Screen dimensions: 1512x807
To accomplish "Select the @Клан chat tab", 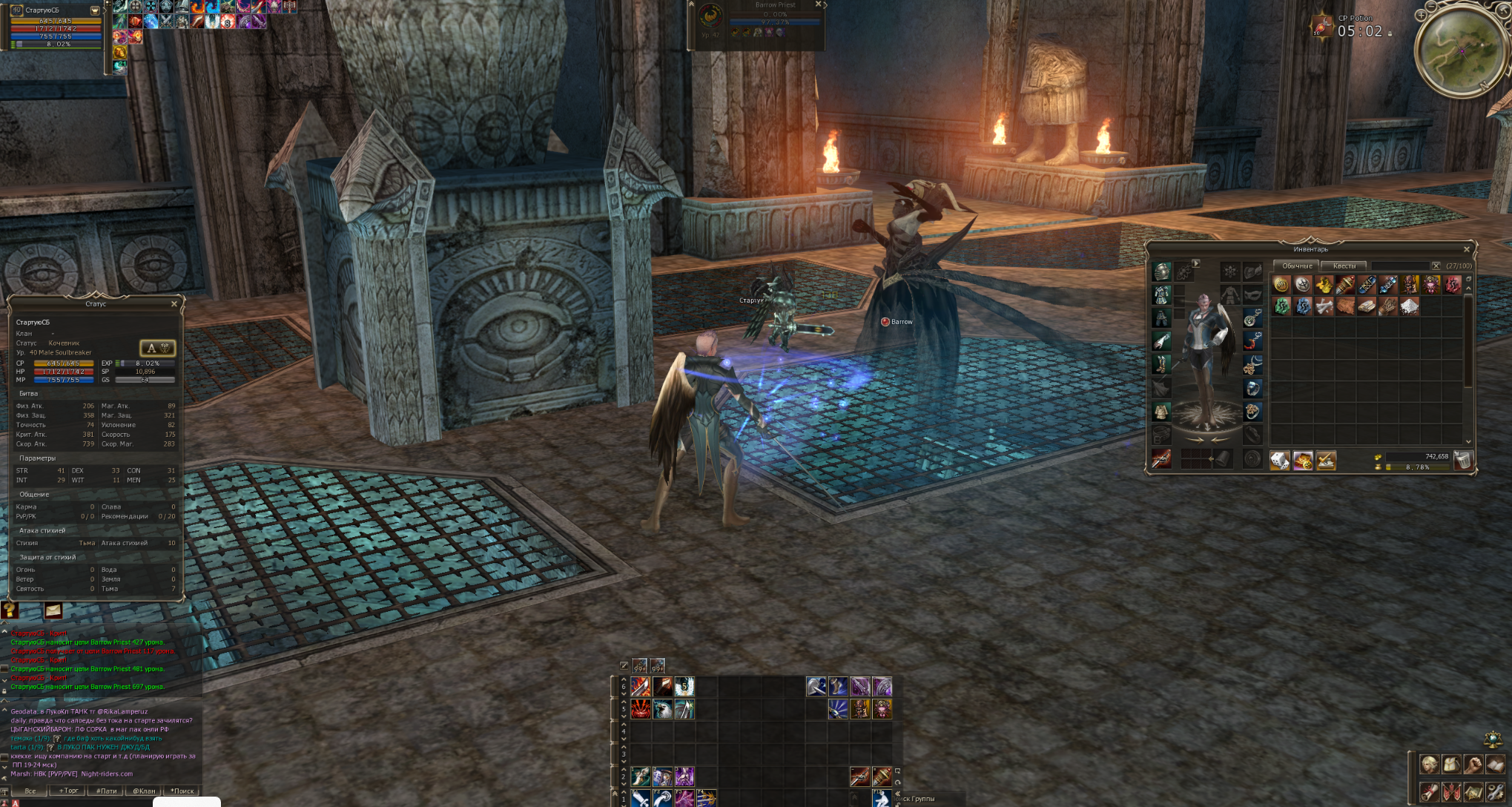I will click(x=144, y=791).
